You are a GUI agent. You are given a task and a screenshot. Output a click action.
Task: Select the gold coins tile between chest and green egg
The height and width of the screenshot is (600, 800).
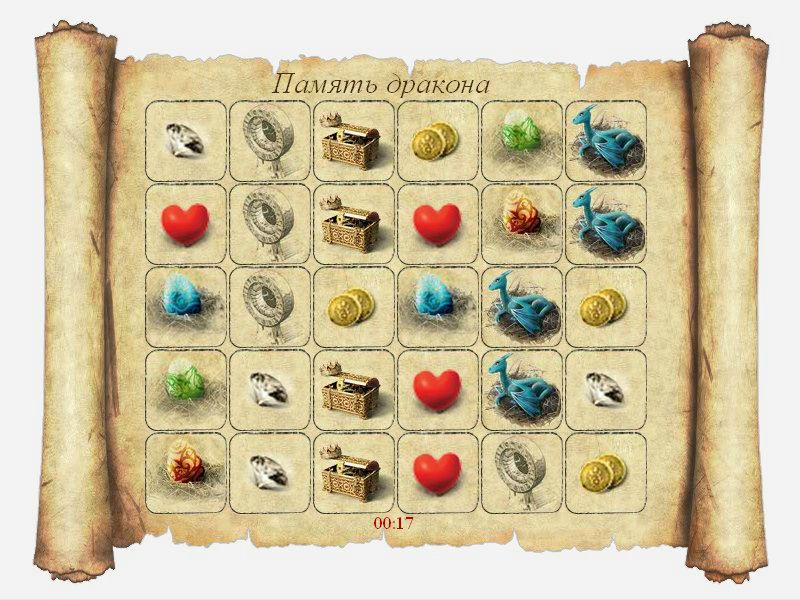(x=436, y=140)
